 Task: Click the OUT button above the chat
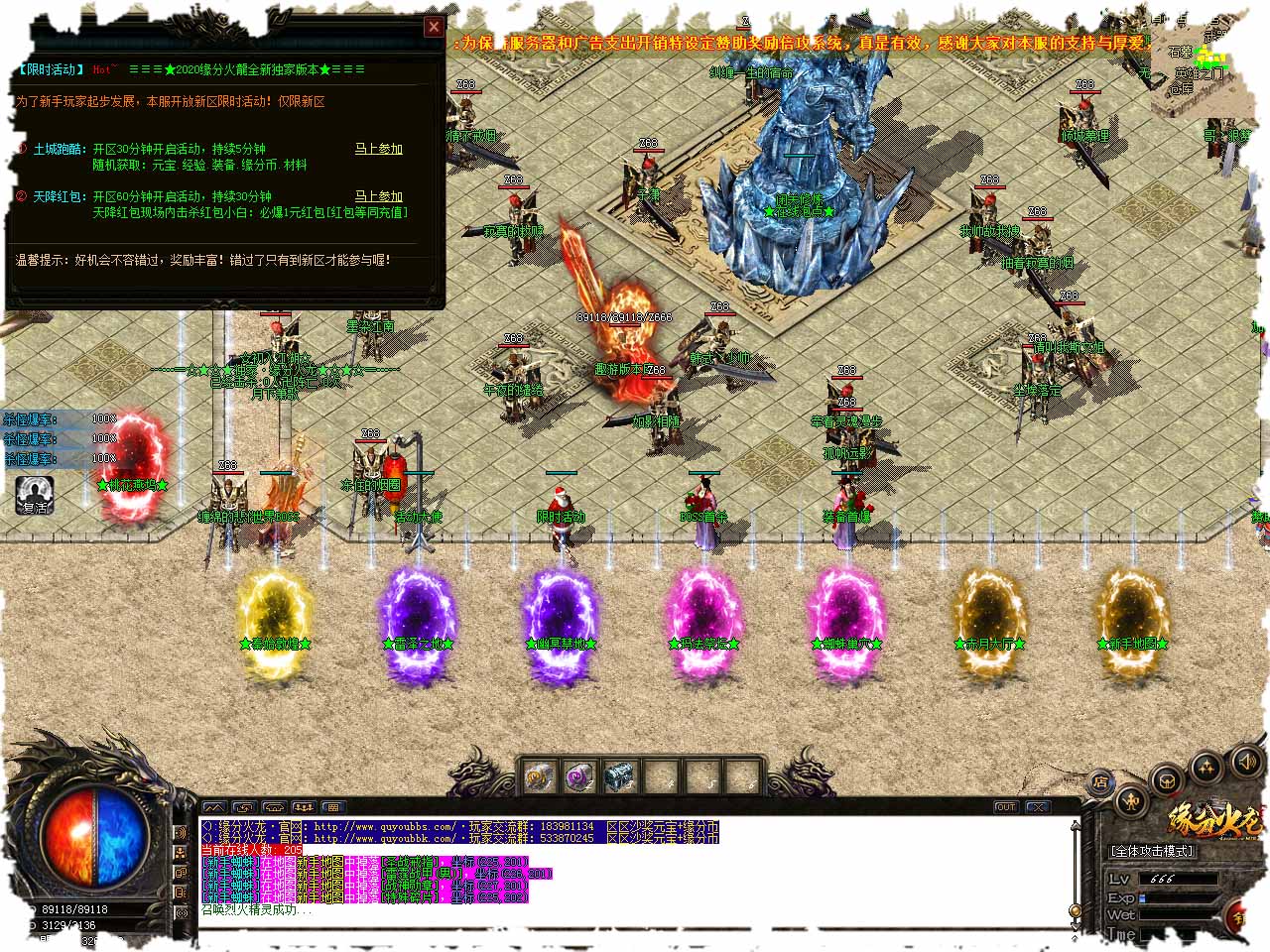(1005, 807)
